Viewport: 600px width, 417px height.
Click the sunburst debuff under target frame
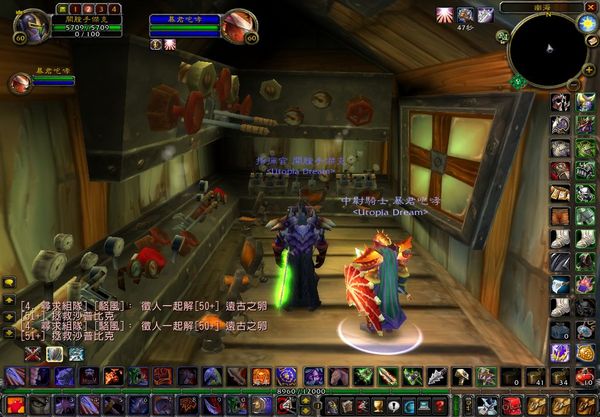click(169, 44)
